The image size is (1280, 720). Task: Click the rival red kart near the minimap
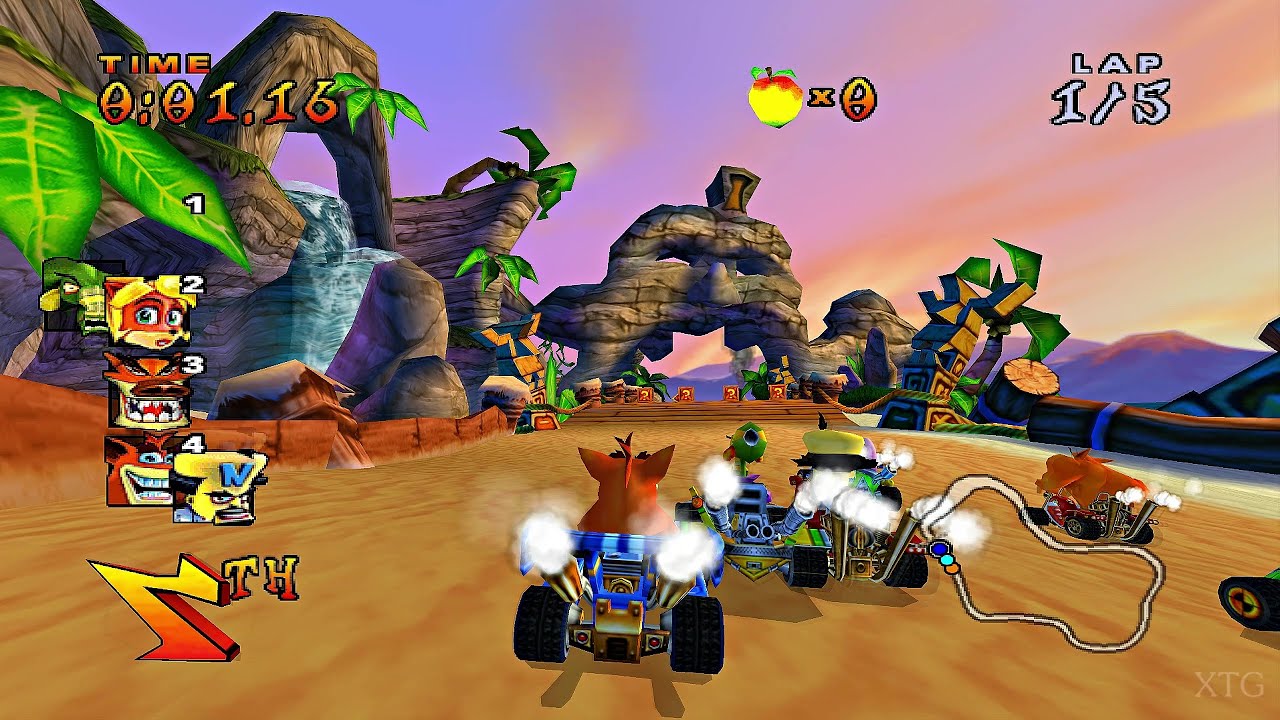(x=1090, y=510)
